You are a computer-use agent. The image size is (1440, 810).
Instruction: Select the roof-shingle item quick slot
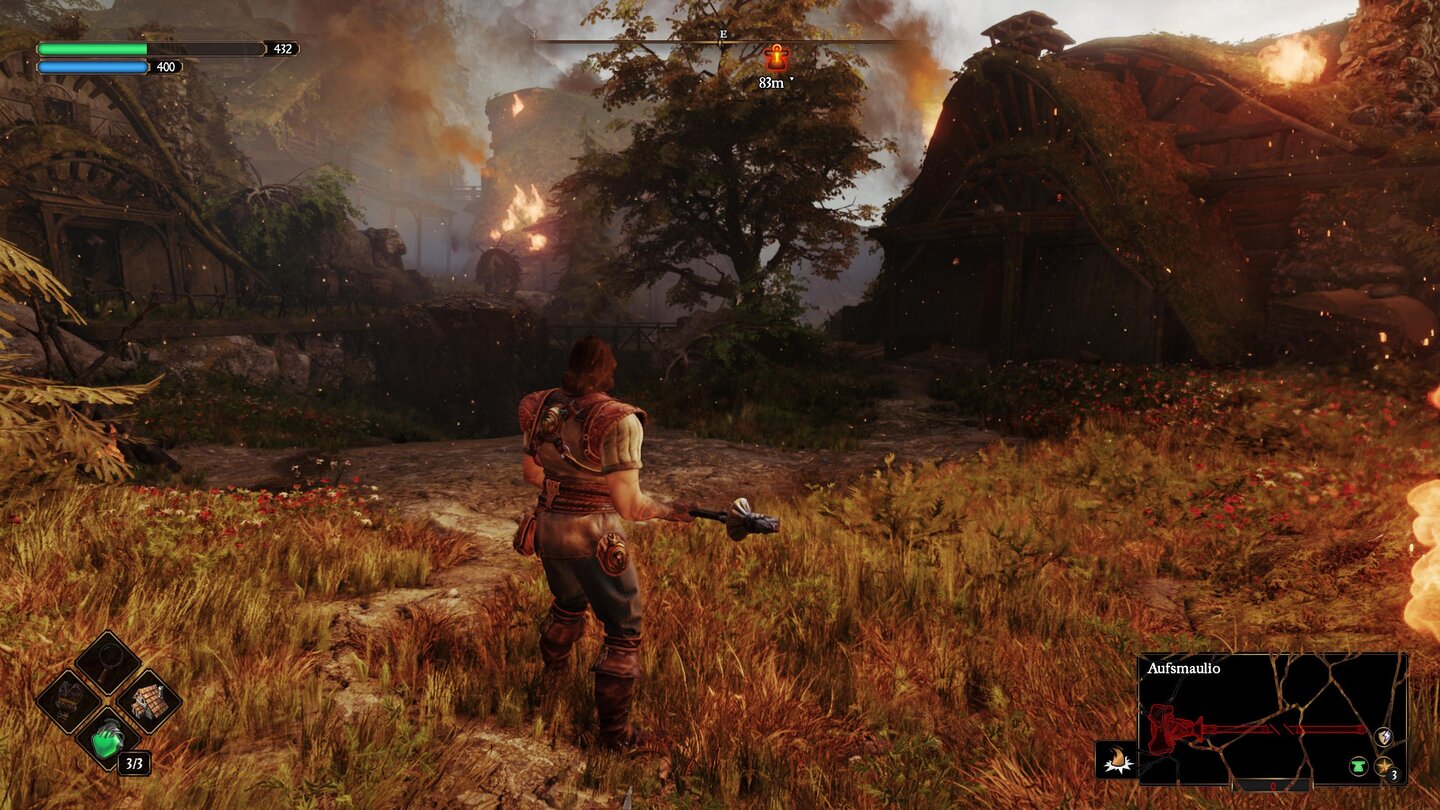coord(148,702)
